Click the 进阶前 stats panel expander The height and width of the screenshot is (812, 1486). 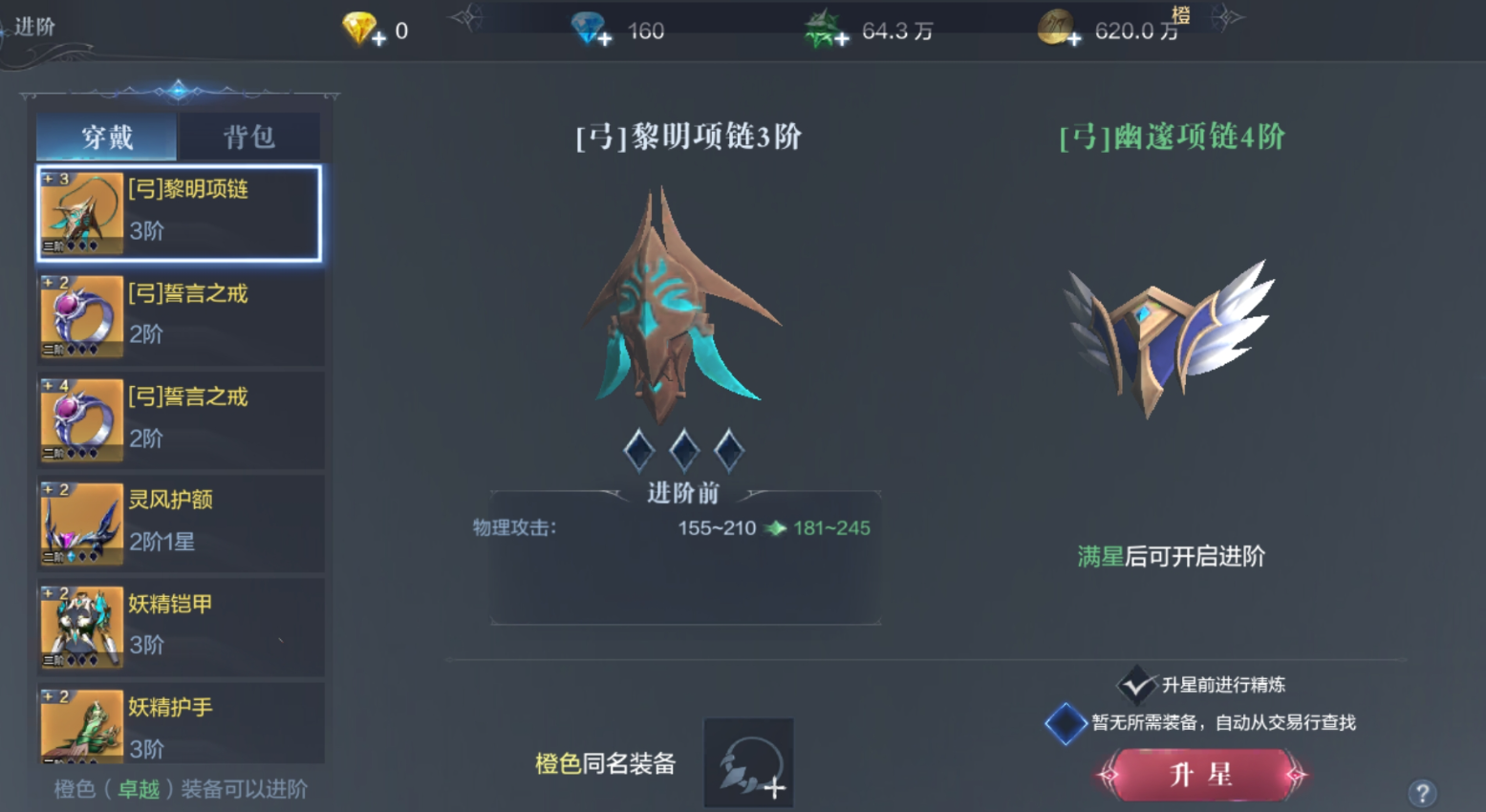[x=684, y=493]
